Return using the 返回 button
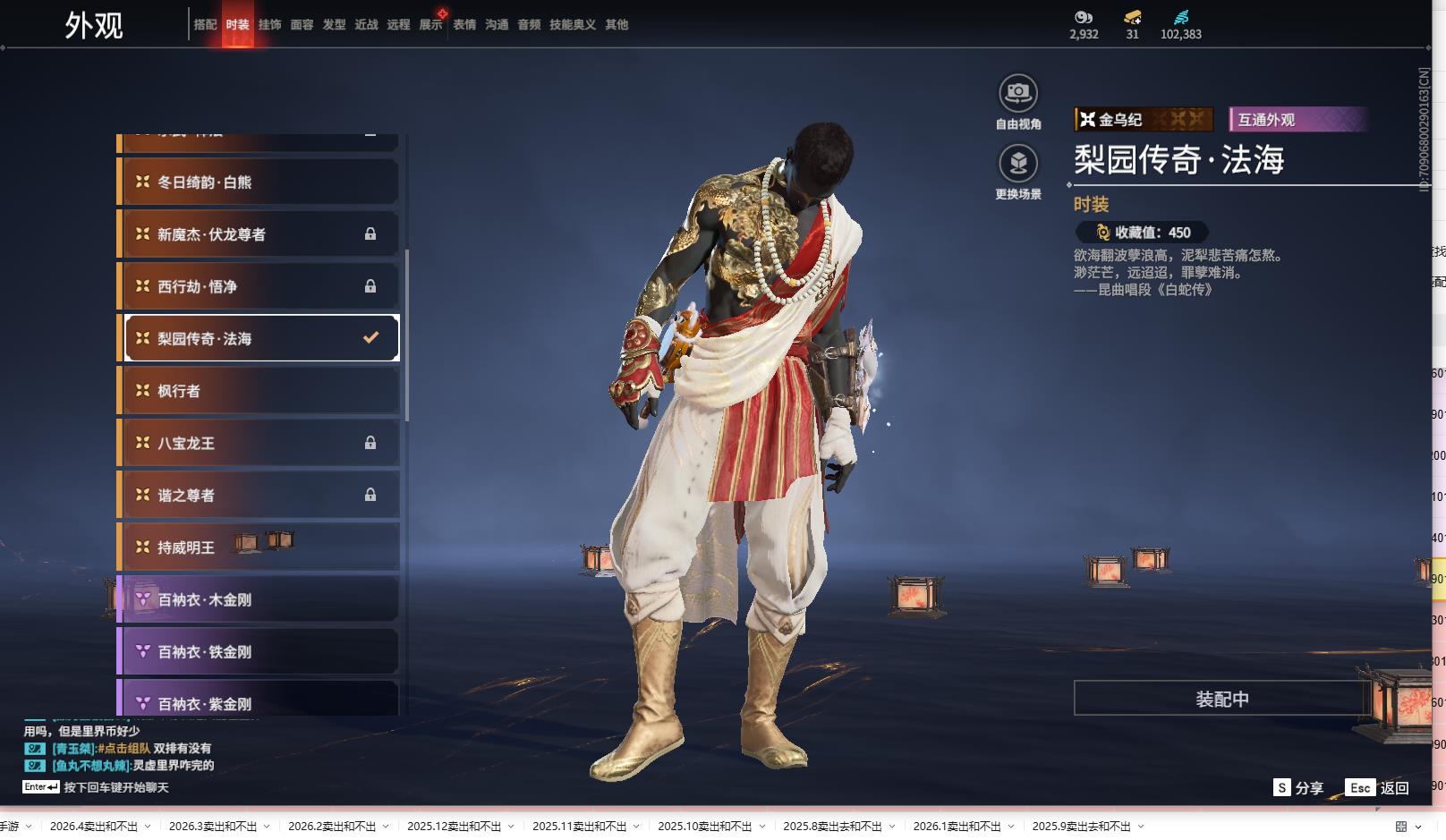The height and width of the screenshot is (840, 1446). (x=1378, y=787)
